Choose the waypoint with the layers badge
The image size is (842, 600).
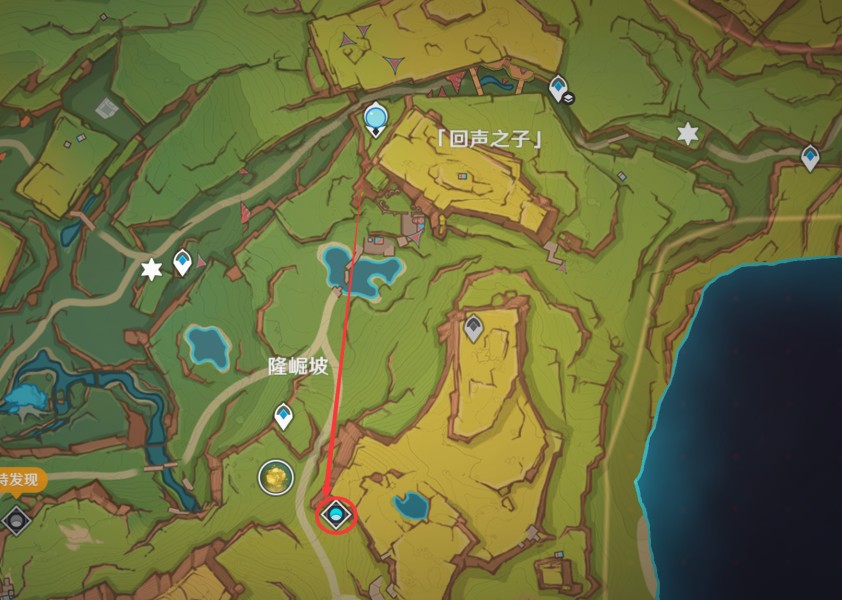click(558, 89)
